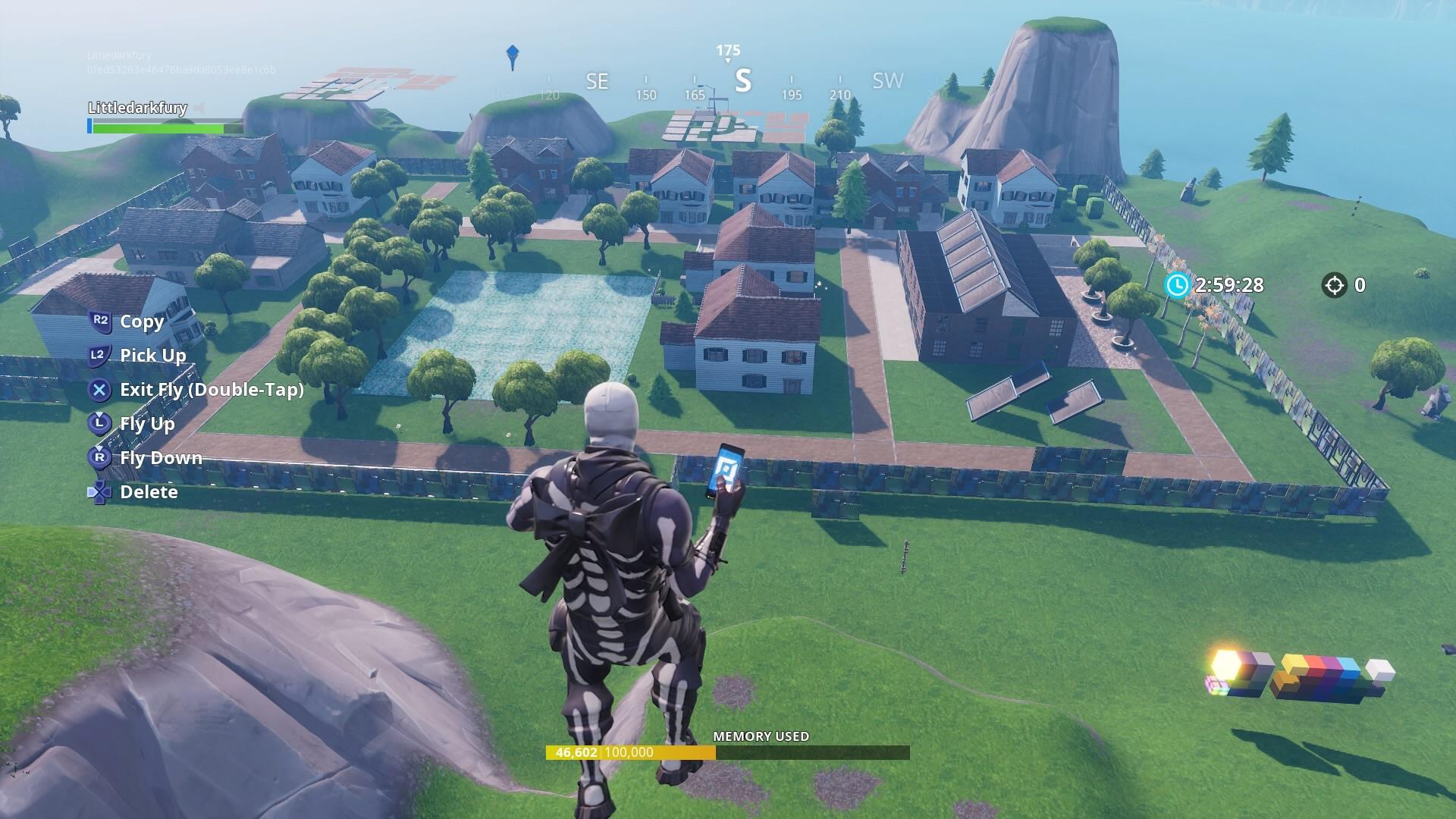Image resolution: width=1456 pixels, height=819 pixels.
Task: Click the blue clock timer icon
Action: [1176, 287]
